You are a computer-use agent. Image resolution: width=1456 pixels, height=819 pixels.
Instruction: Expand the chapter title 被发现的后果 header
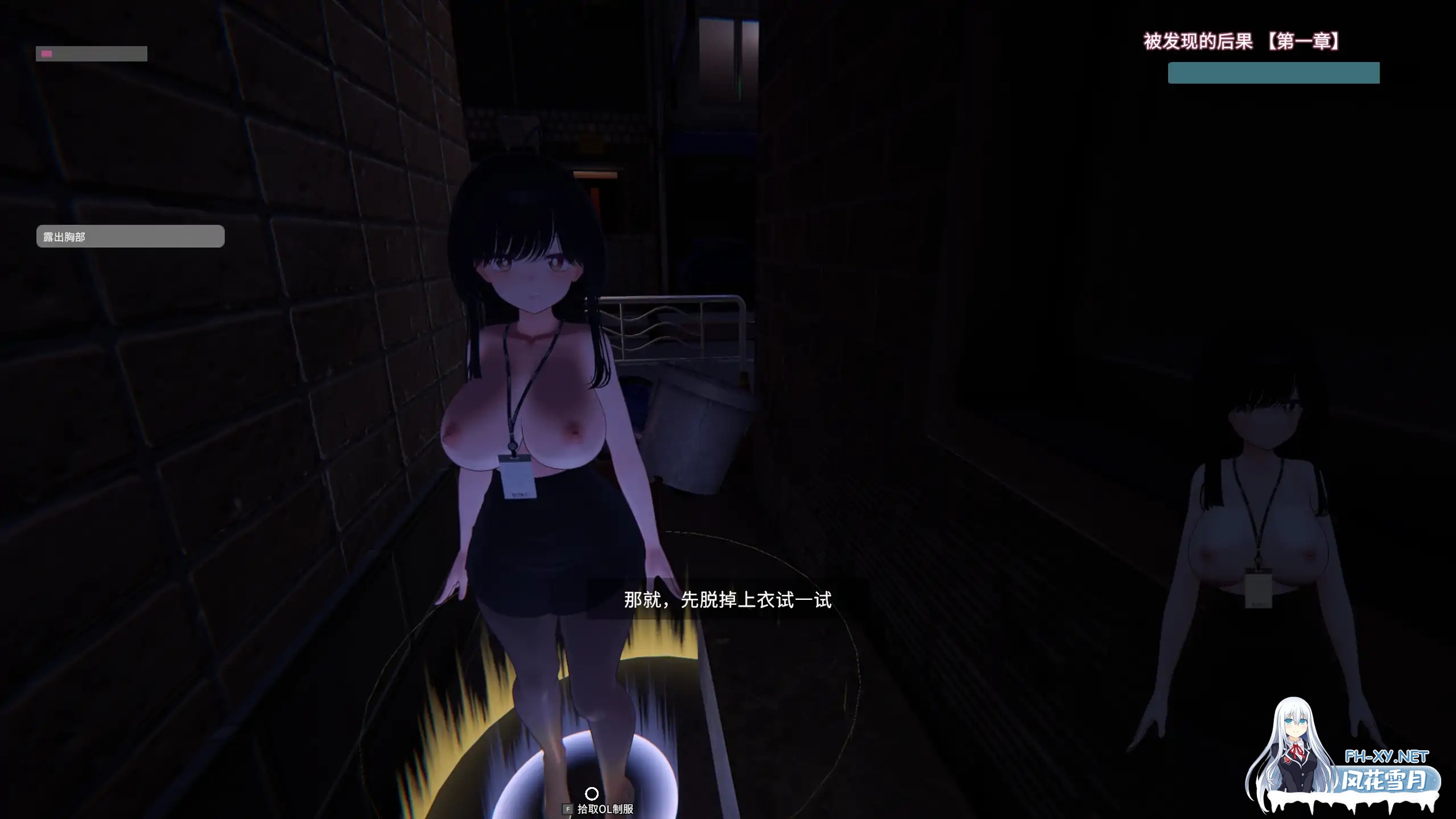pyautogui.click(x=1198, y=40)
